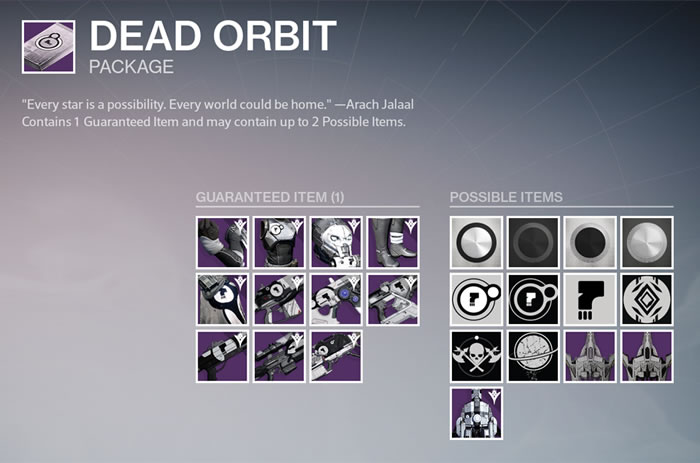Viewport: 700px width, 463px height.
Task: Select the white Dead Orbit emblem
Action: click(x=476, y=299)
